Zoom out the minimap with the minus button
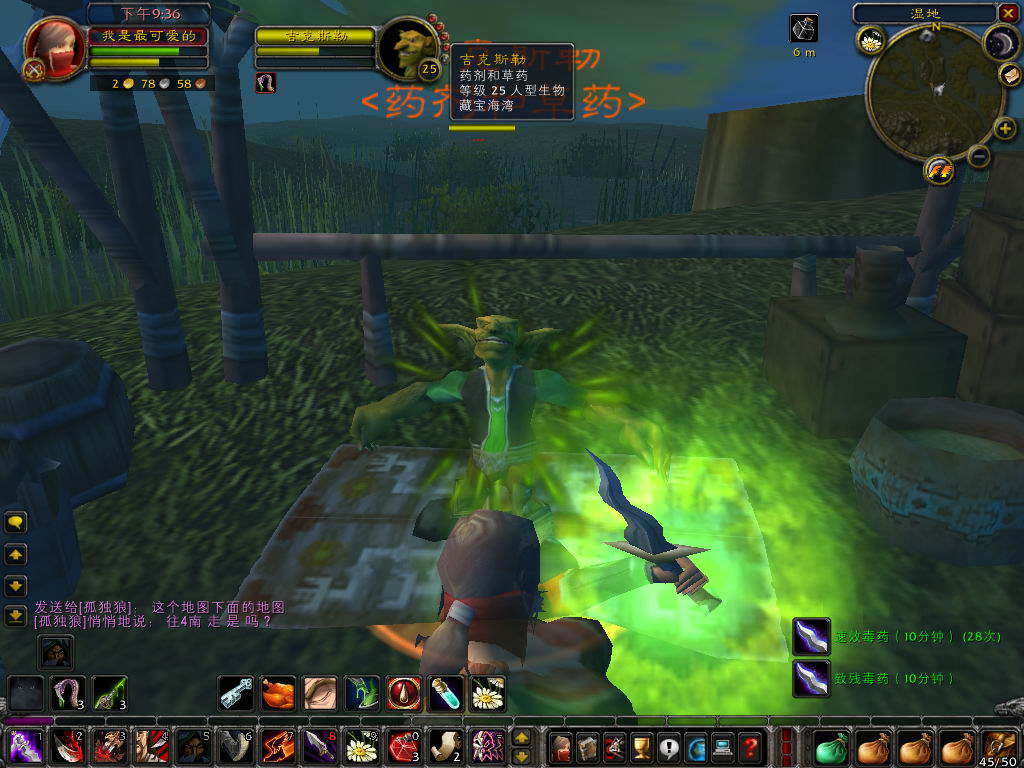This screenshot has height=768, width=1024. 979,155
